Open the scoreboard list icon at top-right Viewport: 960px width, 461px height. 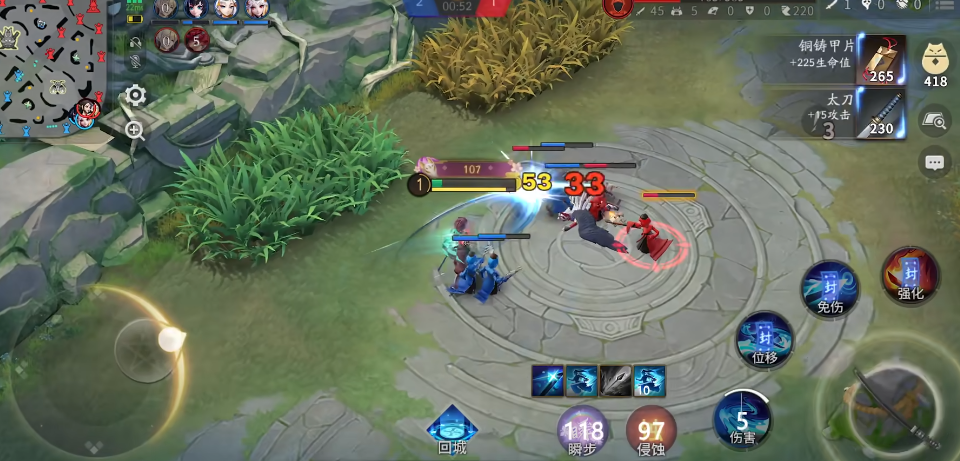click(x=943, y=7)
